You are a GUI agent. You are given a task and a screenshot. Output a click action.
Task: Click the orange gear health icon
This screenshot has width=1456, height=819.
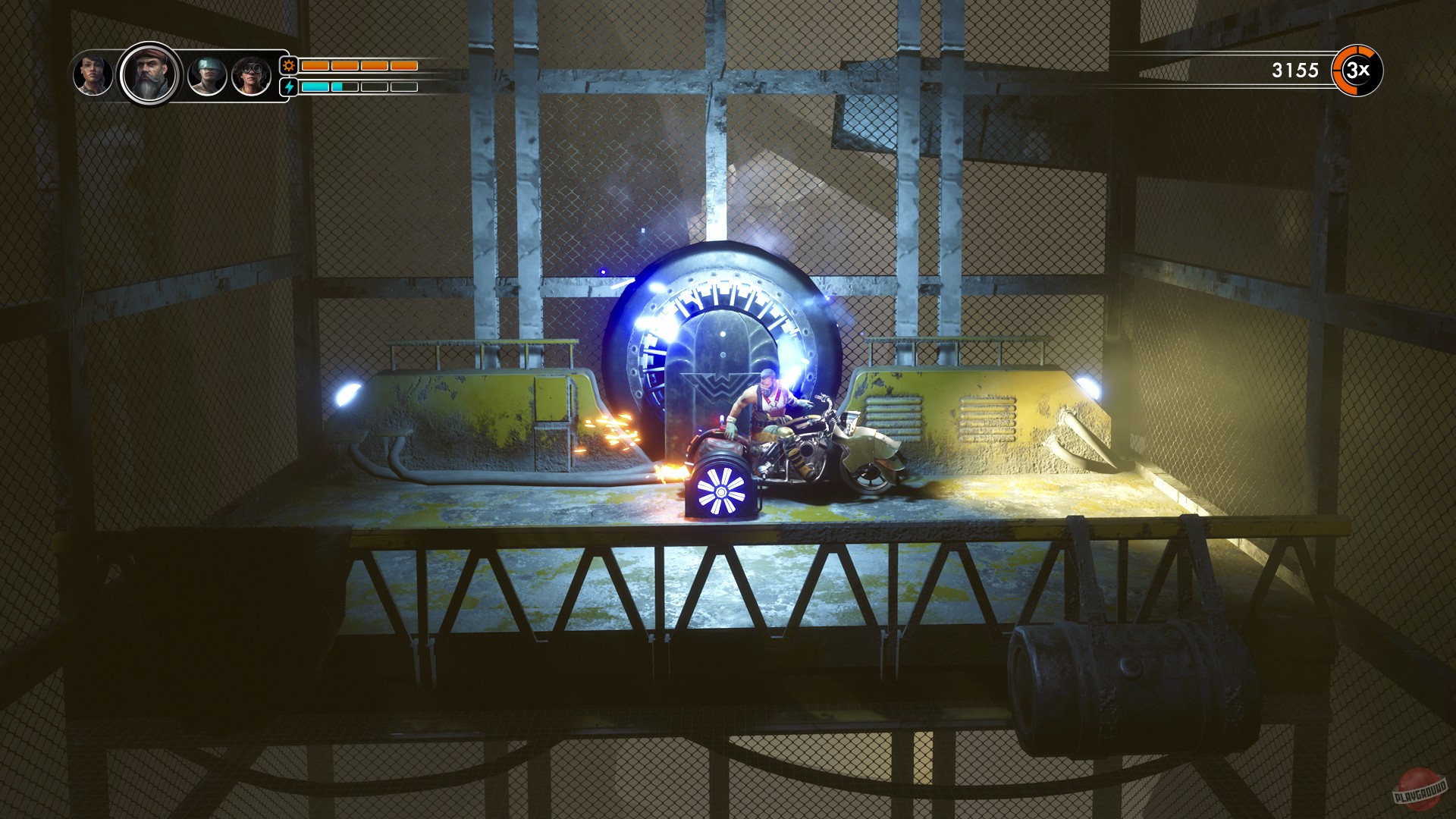pos(288,67)
